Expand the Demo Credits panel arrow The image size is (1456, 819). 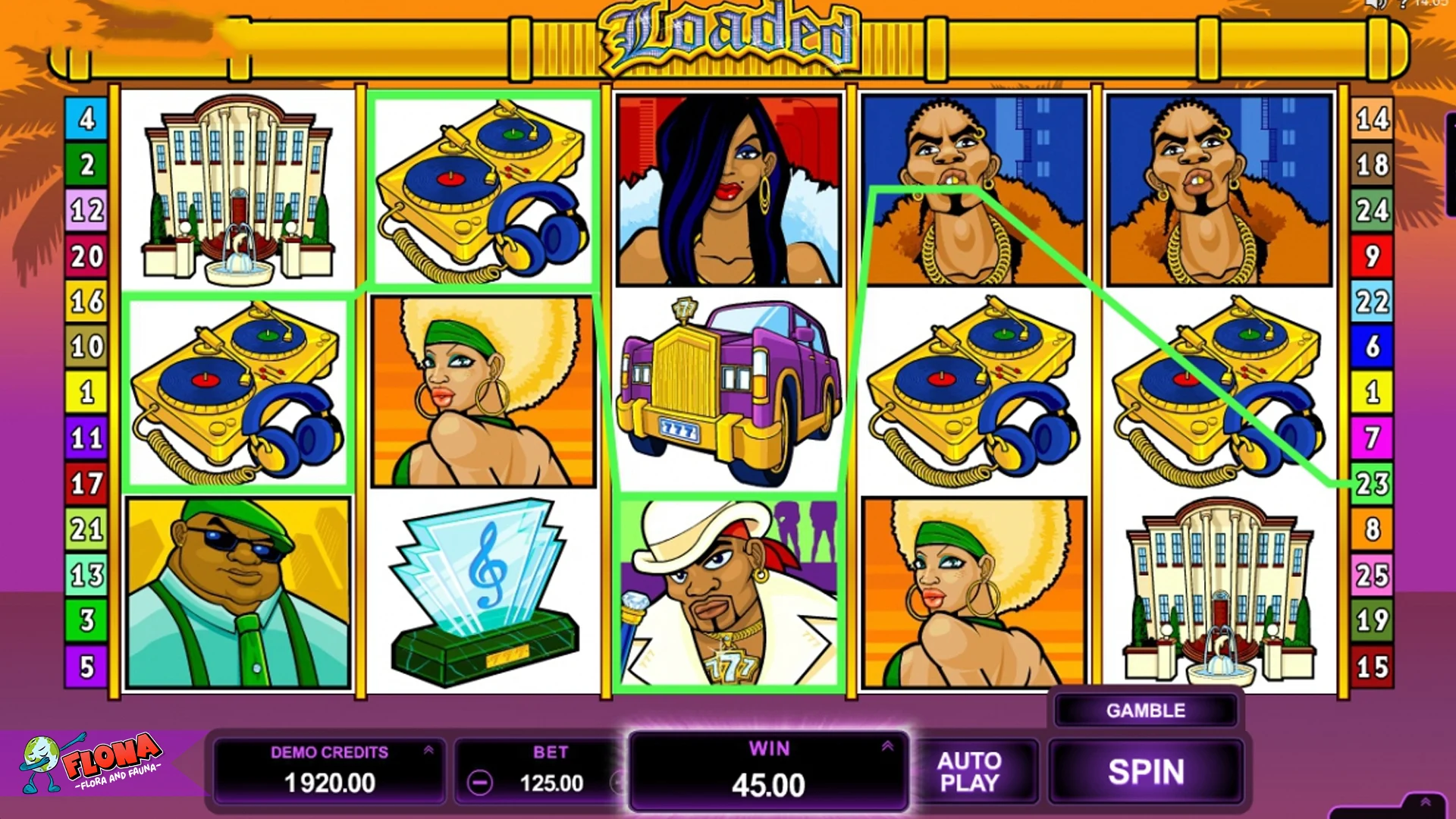click(428, 750)
